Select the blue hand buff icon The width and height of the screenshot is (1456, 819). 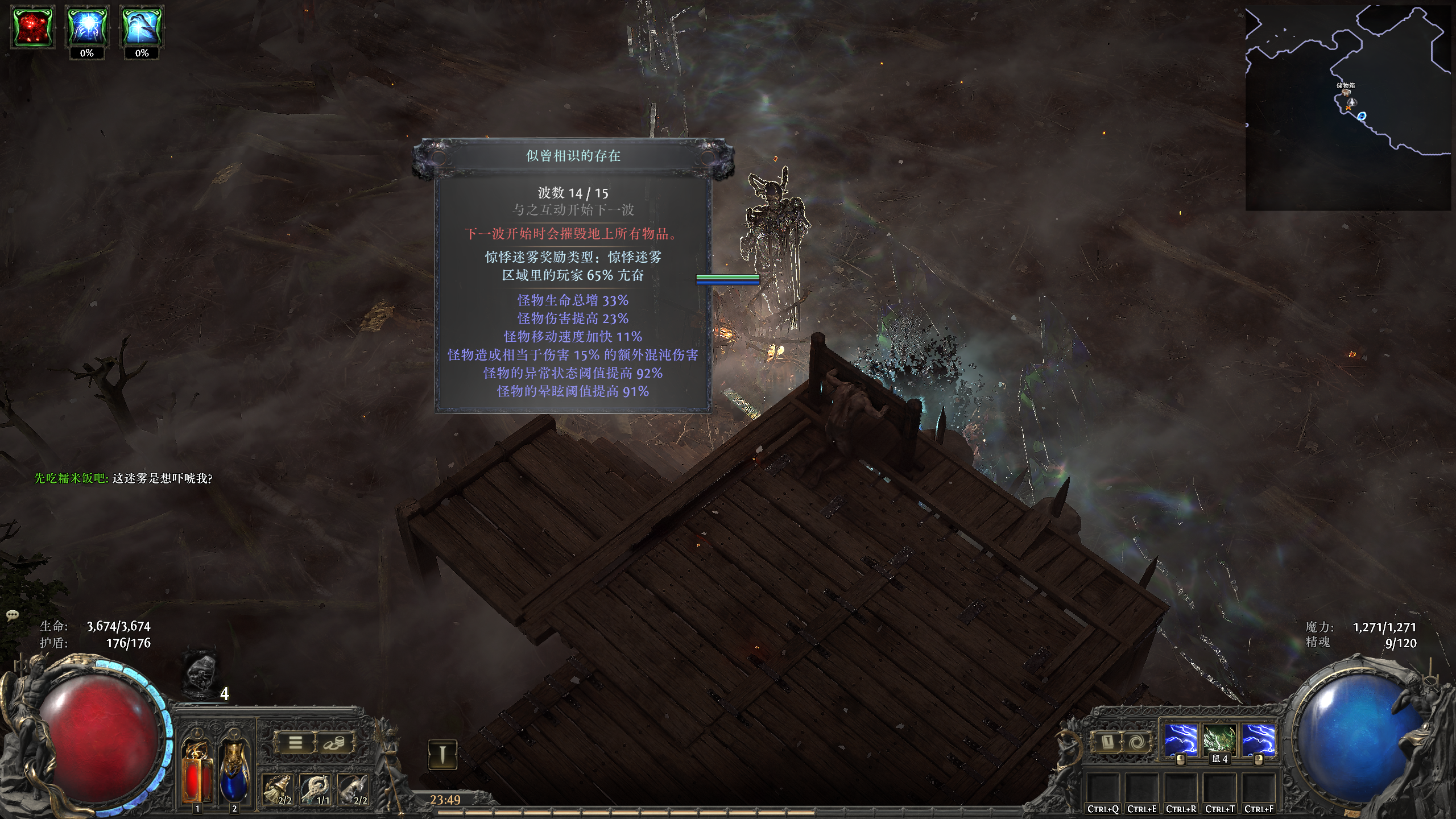[x=142, y=27]
